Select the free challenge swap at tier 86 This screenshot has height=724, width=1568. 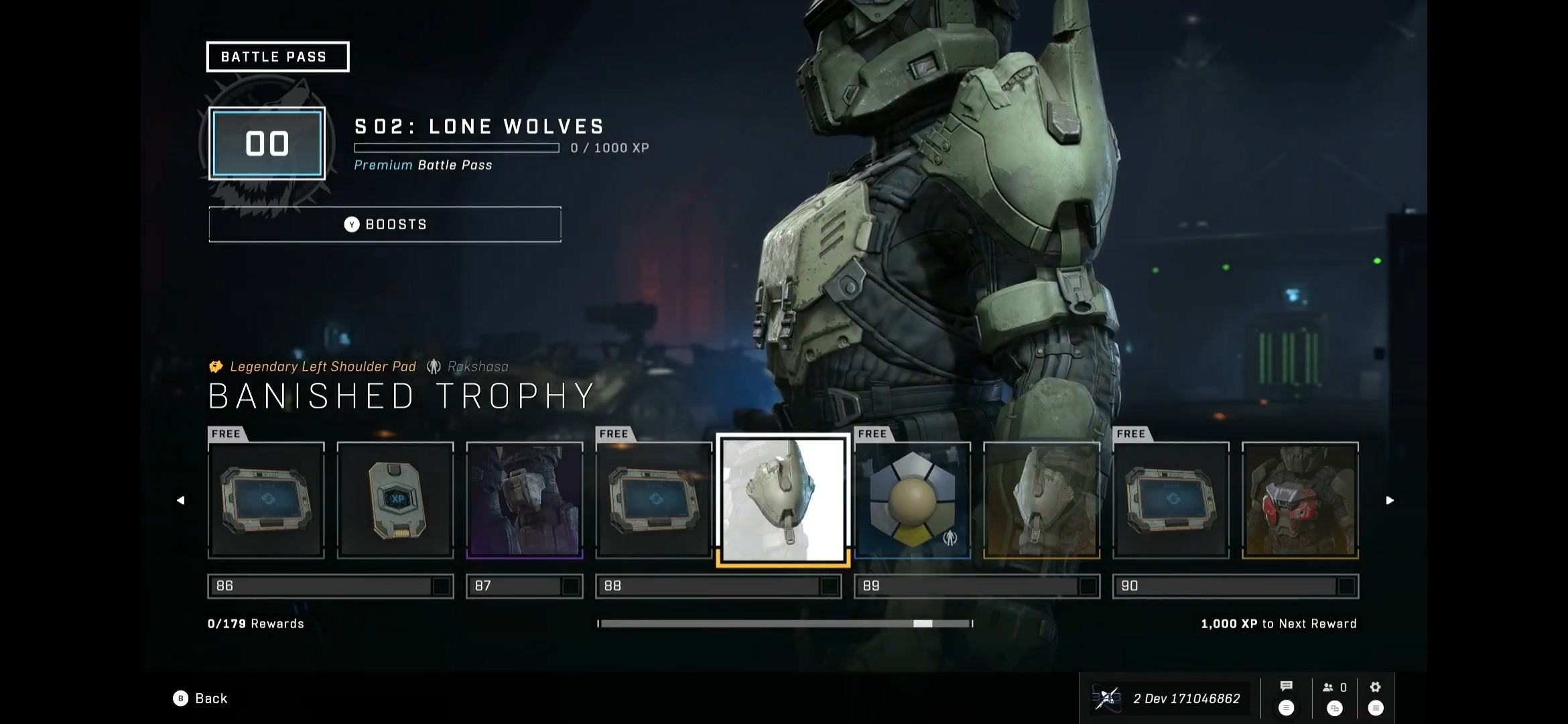[x=266, y=500]
